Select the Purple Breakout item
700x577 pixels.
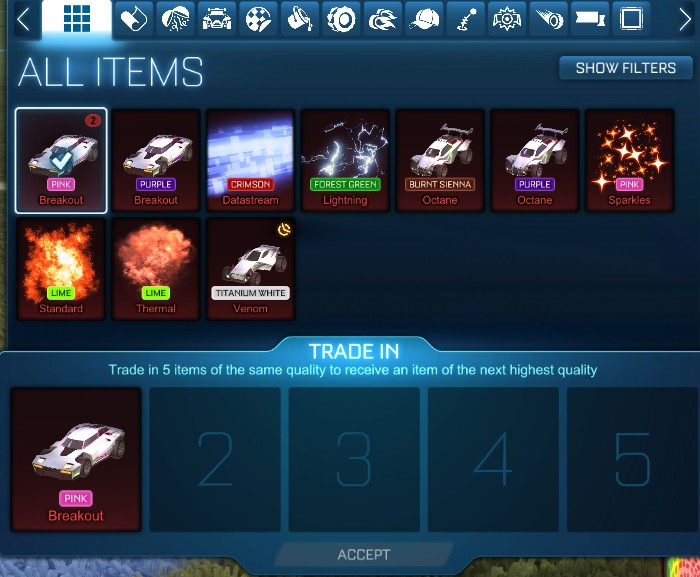pos(156,160)
